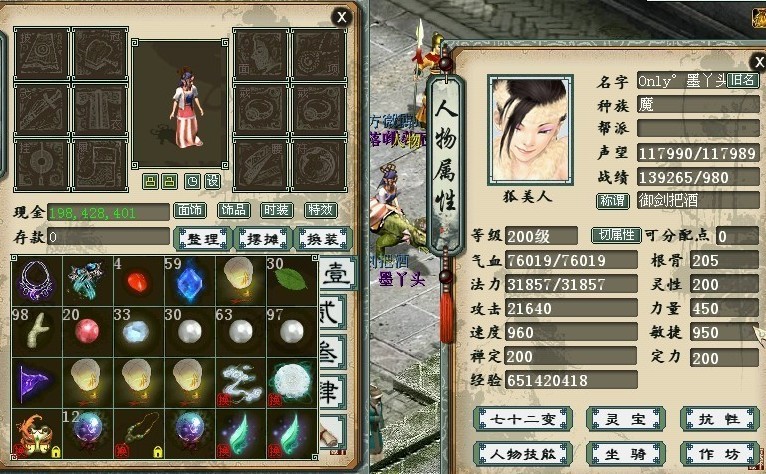
Task: Click the 称谓 title button
Action: [x=612, y=200]
